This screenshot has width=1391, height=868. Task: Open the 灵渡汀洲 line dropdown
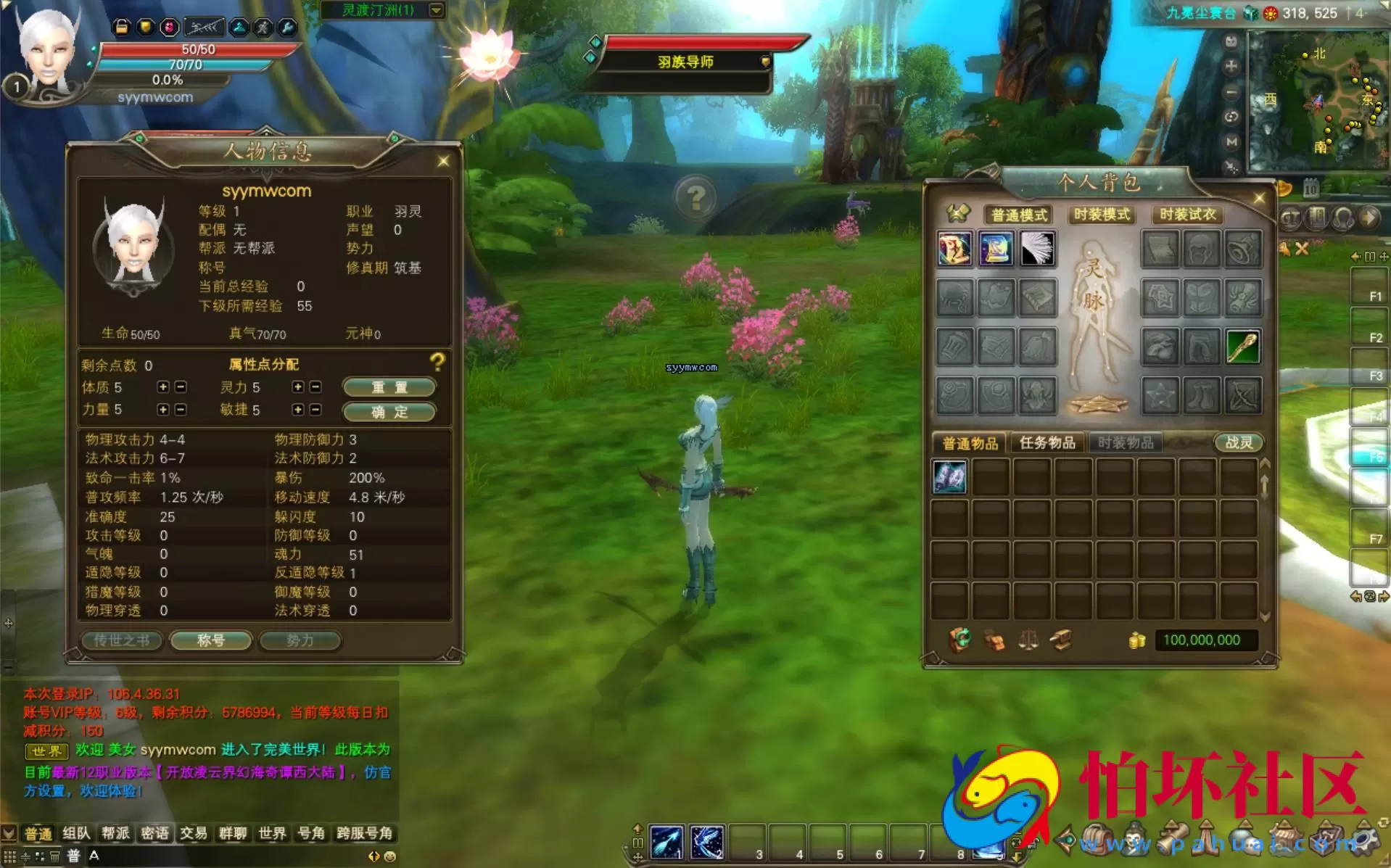click(x=436, y=10)
